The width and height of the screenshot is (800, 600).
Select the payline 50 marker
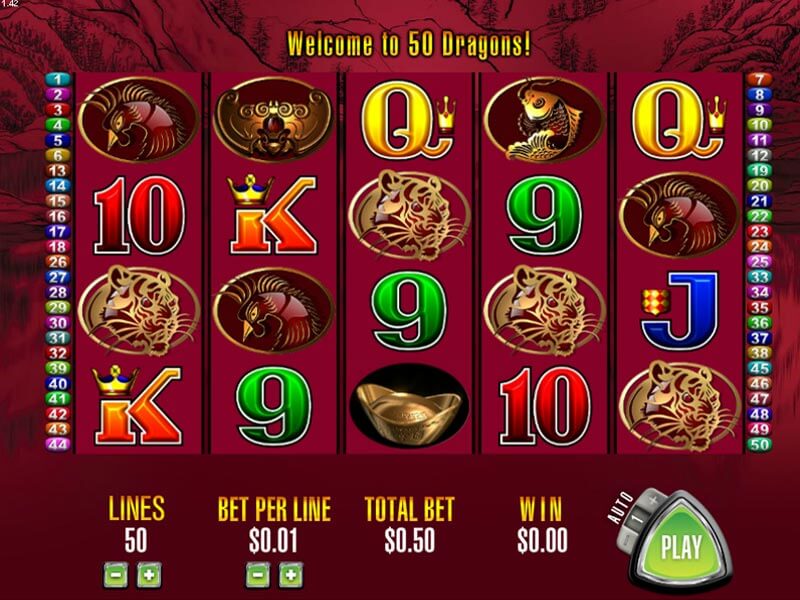pyautogui.click(x=760, y=443)
